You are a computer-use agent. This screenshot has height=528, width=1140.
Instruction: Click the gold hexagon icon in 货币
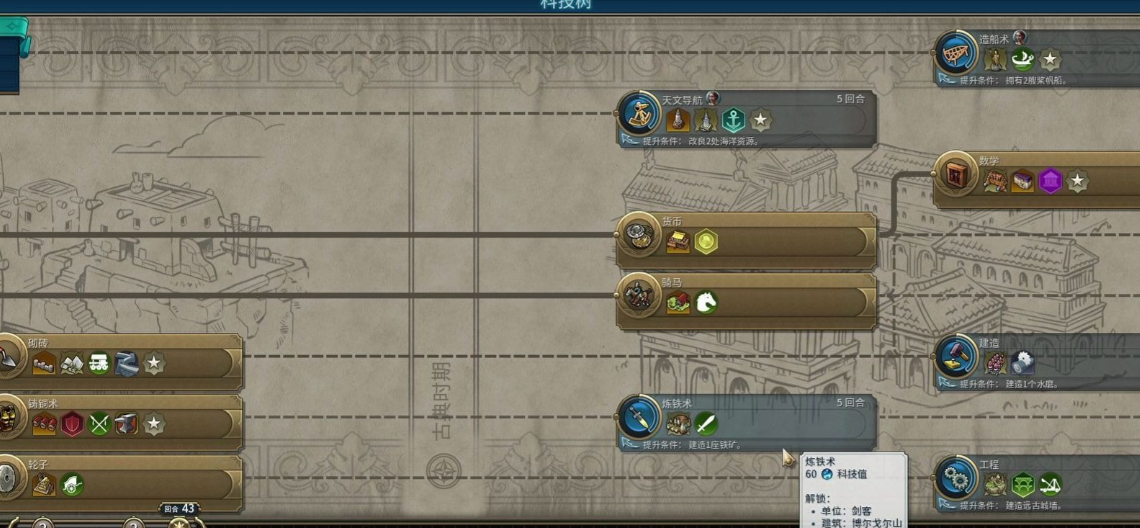click(706, 242)
